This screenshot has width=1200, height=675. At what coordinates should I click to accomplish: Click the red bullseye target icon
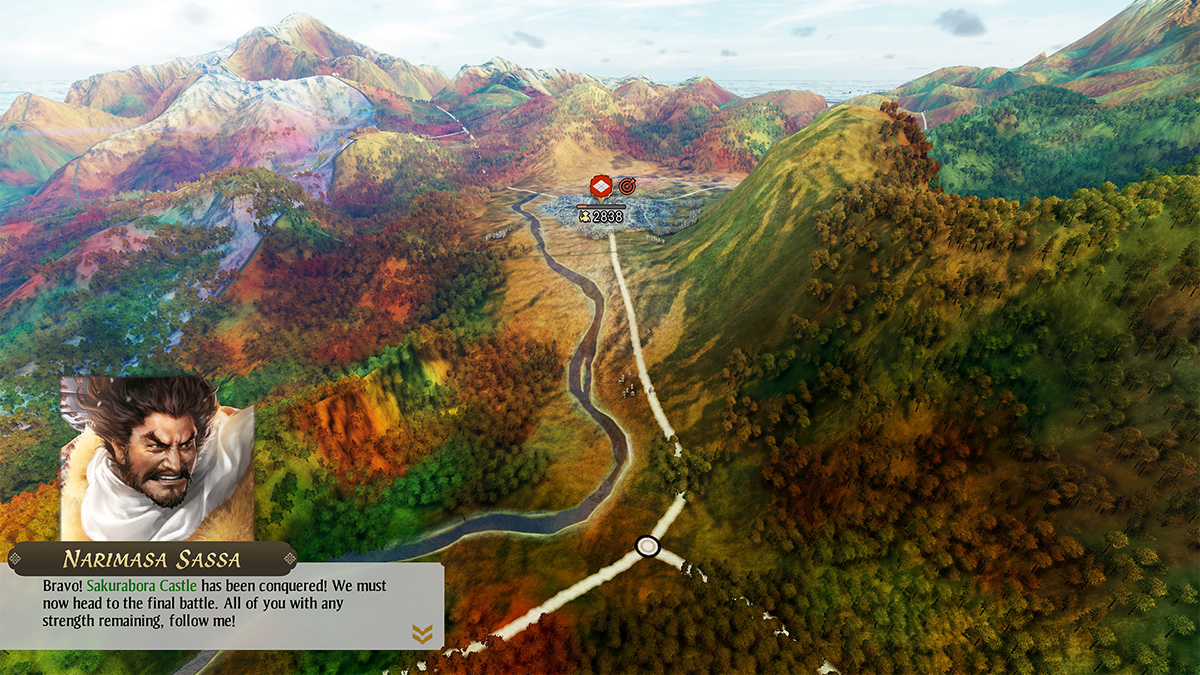pyautogui.click(x=627, y=186)
